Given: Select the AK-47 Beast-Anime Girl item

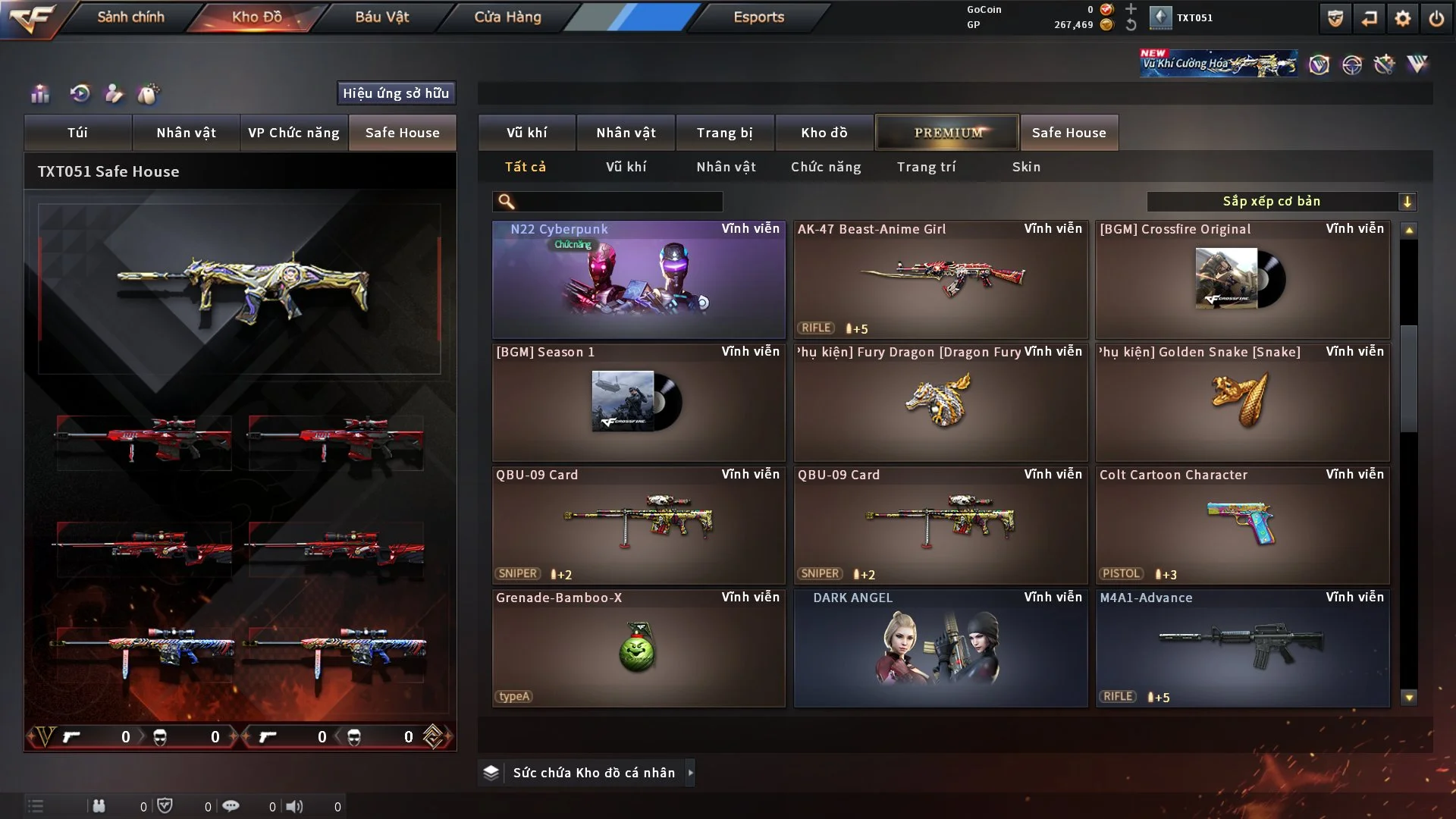Looking at the screenshot, I should (940, 279).
